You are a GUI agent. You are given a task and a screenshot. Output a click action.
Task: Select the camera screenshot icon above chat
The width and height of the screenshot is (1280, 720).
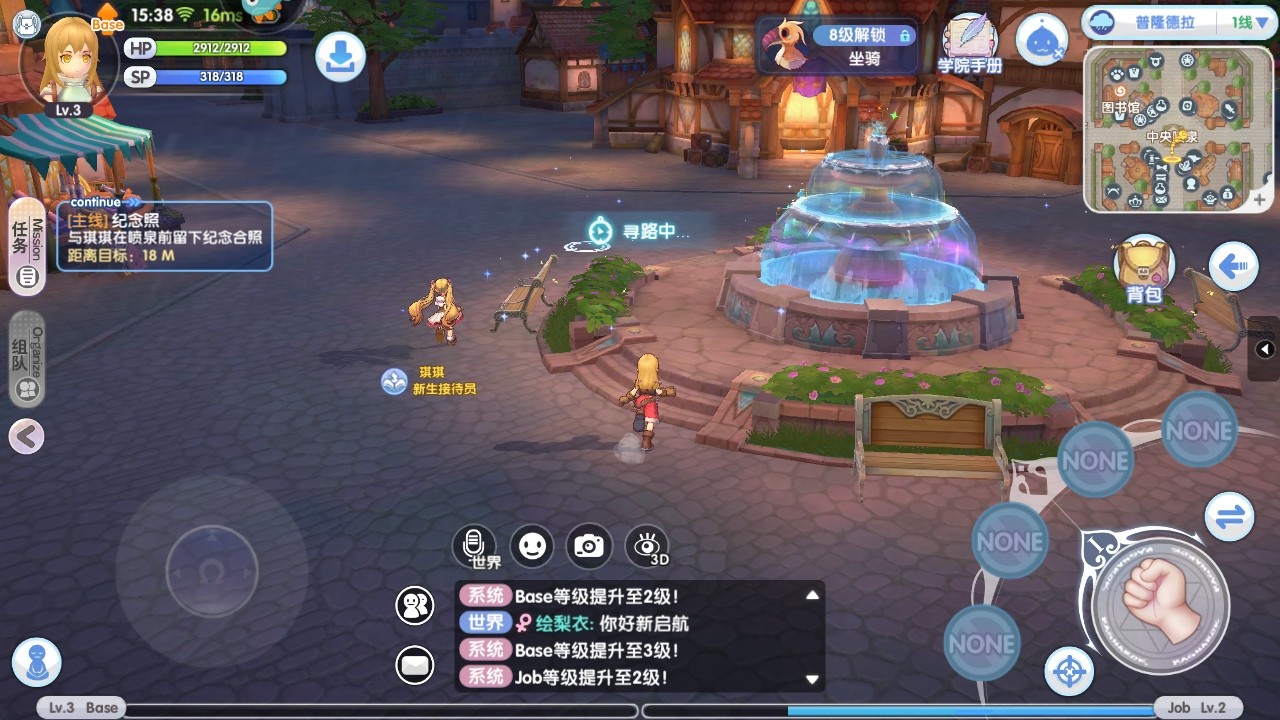point(588,546)
